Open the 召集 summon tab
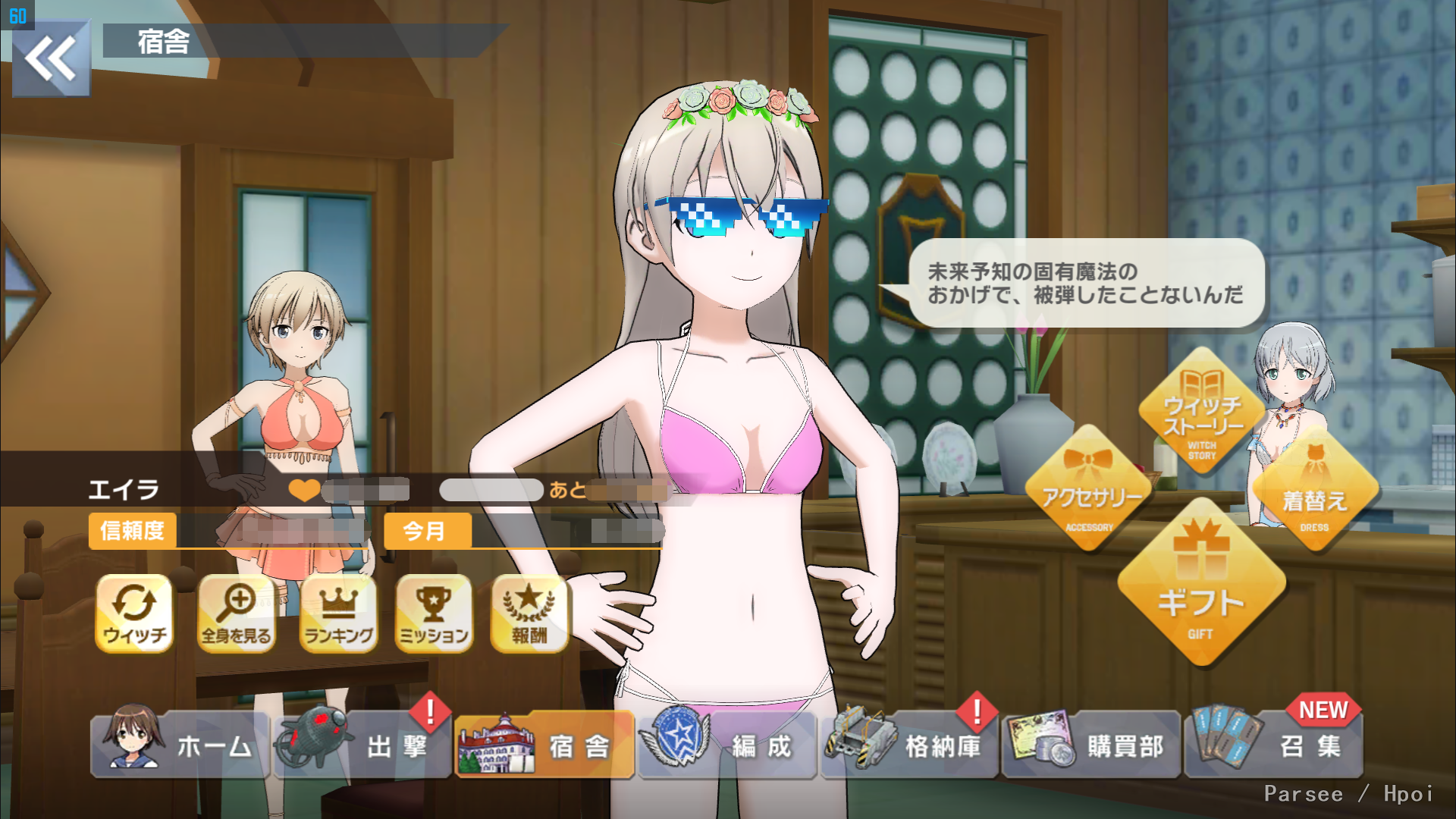The height and width of the screenshot is (819, 1456). pos(1274,746)
